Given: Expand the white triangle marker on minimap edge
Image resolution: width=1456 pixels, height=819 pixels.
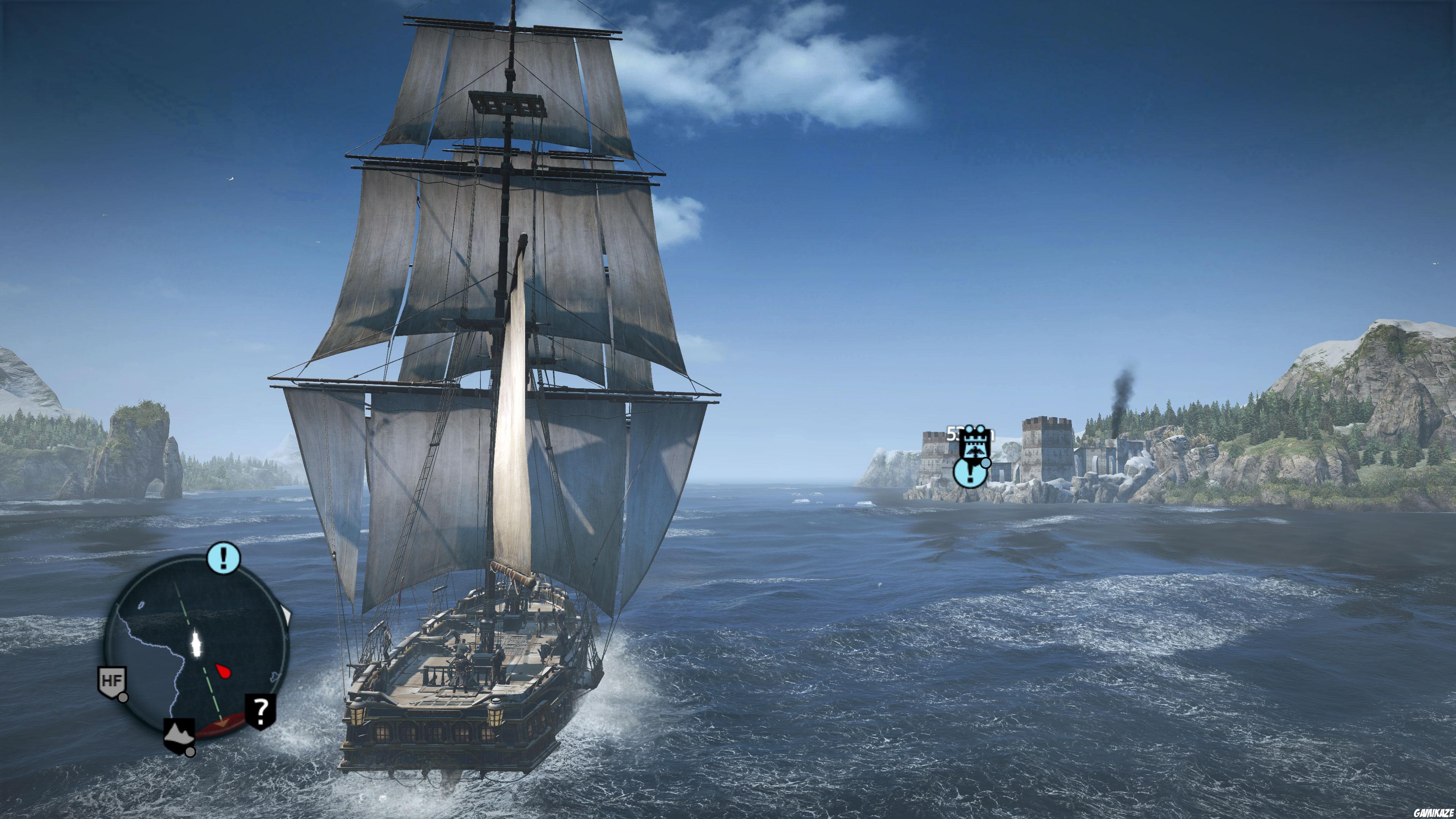Looking at the screenshot, I should point(286,614).
